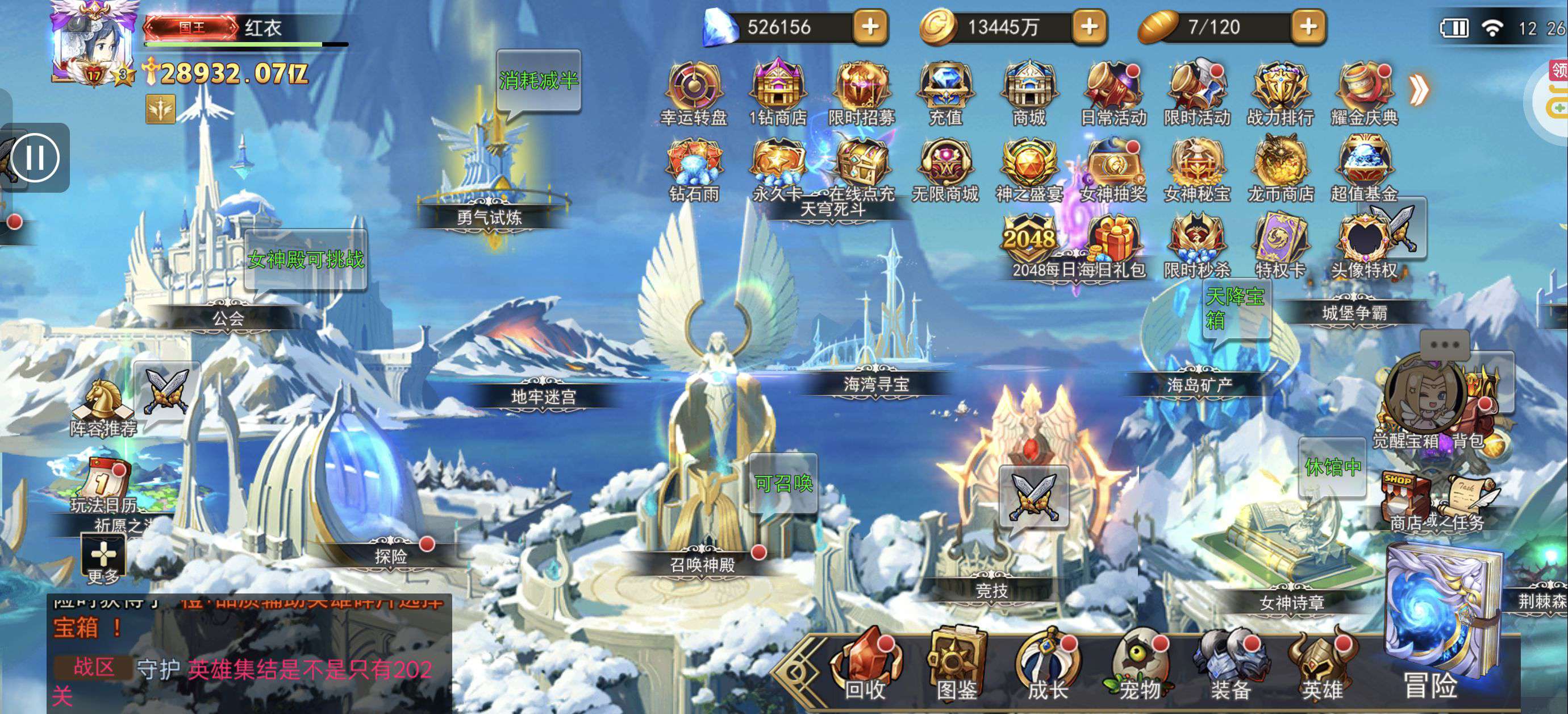1568x714 pixels.
Task: Open the 幸运转盘 lucky wheel icon
Action: pos(694,93)
